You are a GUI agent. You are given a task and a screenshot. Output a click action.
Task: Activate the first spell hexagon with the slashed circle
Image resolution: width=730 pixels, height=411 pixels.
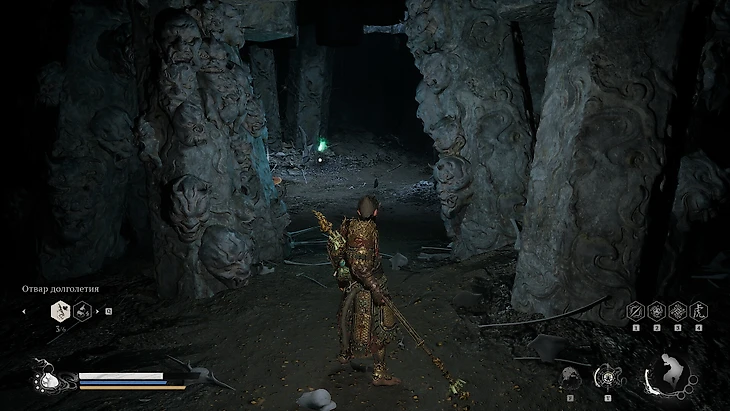click(x=635, y=311)
